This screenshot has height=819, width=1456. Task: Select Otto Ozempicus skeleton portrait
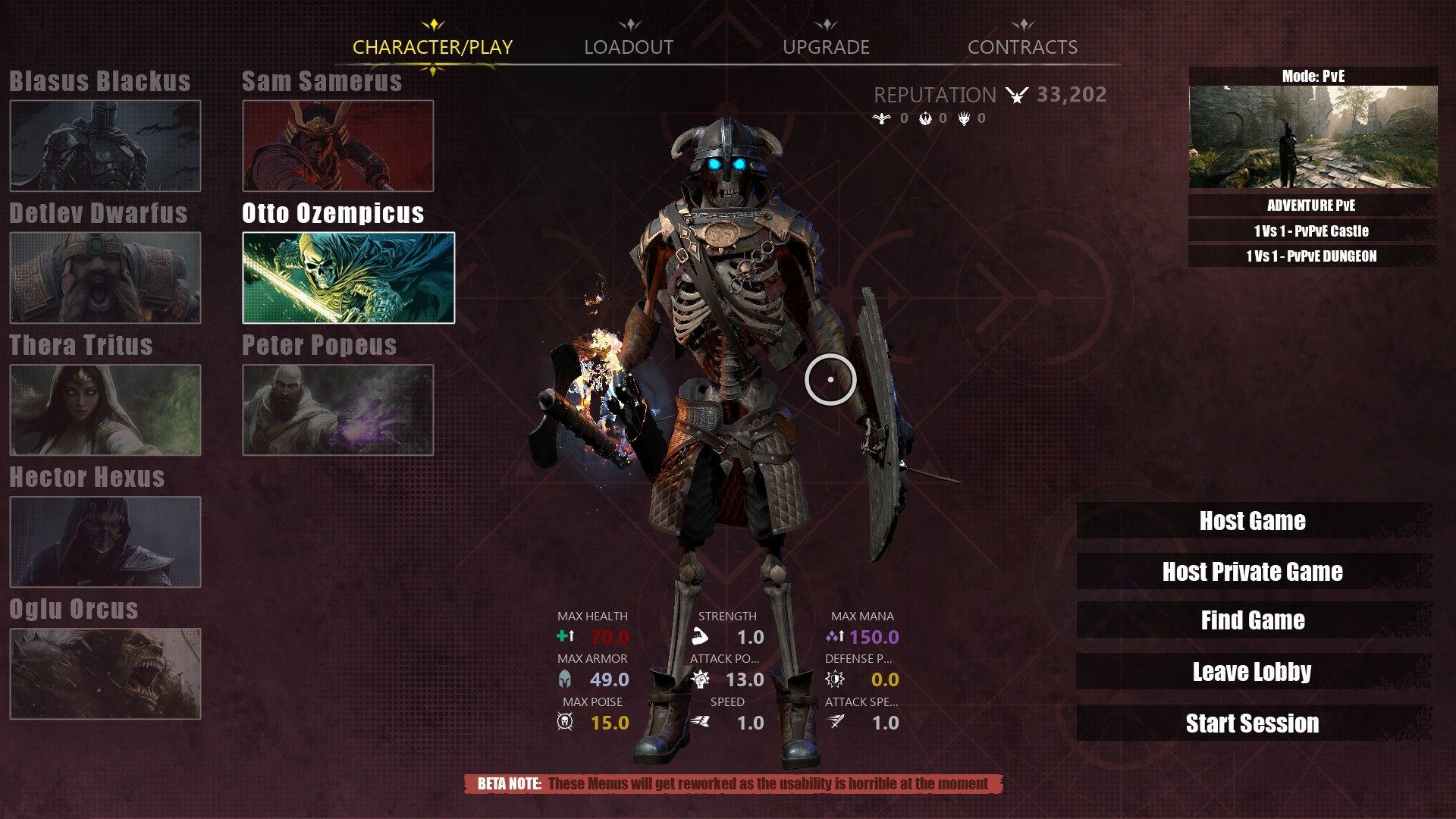[x=348, y=278]
